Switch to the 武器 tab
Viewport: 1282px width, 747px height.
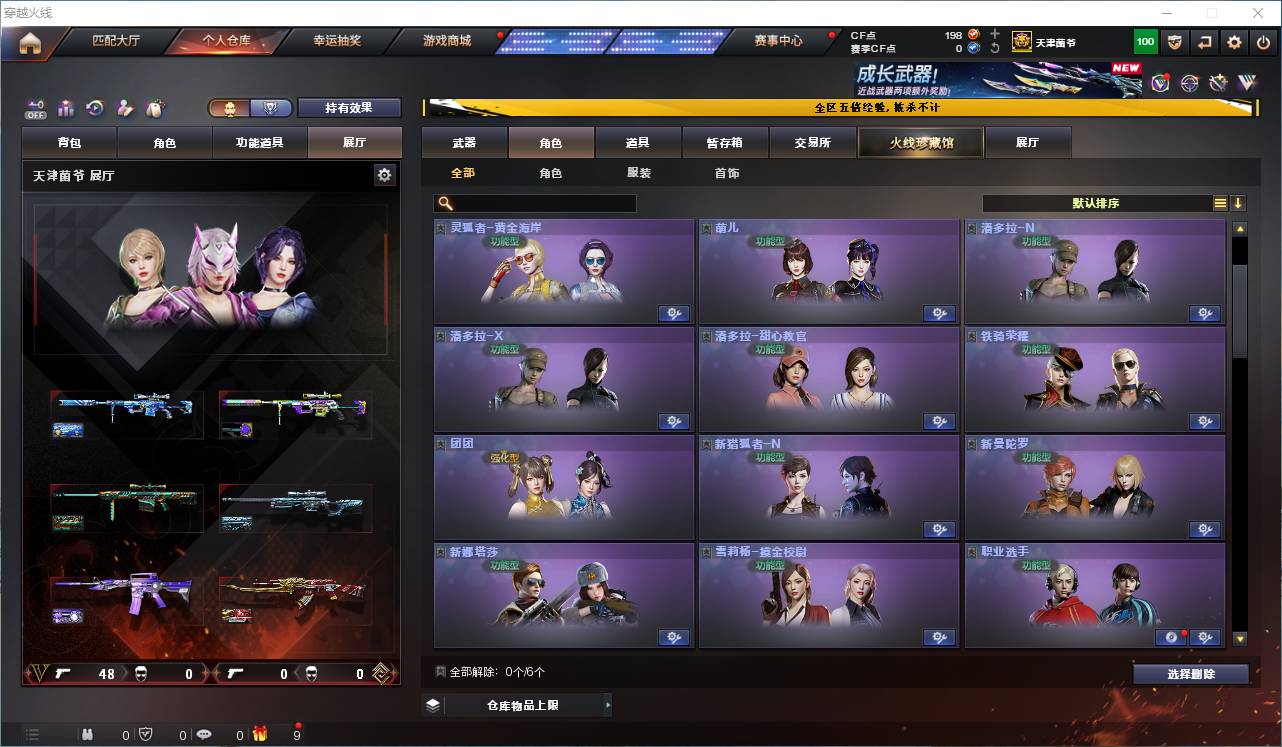(x=466, y=142)
